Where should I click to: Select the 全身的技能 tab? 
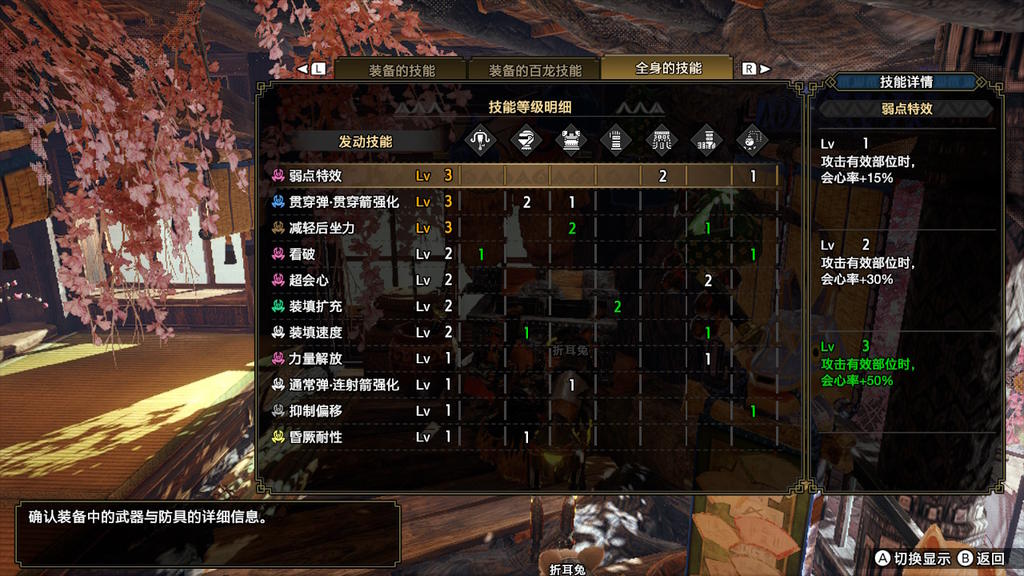point(668,68)
